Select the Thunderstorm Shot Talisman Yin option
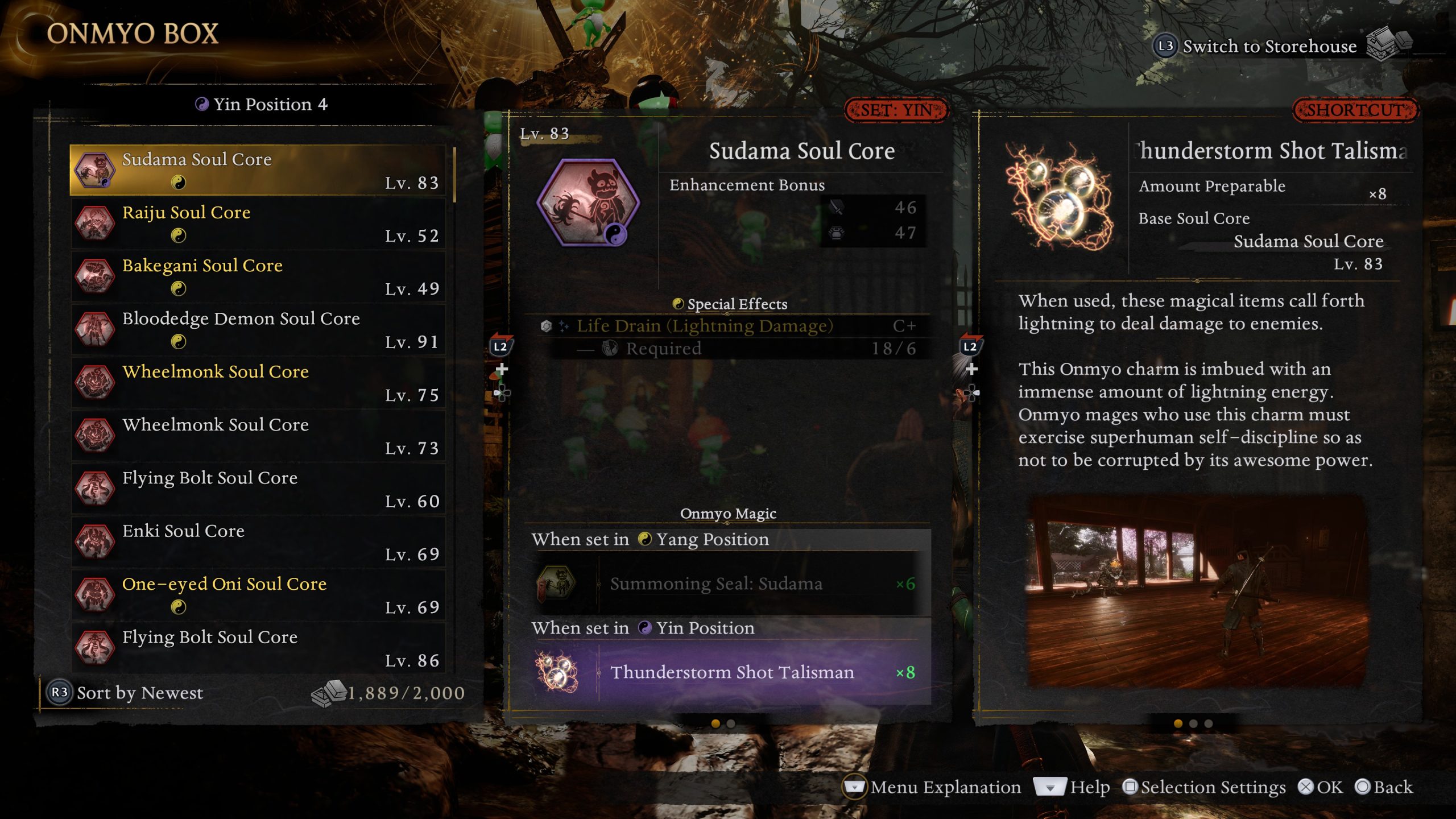Screen dimensions: 1456x819 point(728,672)
